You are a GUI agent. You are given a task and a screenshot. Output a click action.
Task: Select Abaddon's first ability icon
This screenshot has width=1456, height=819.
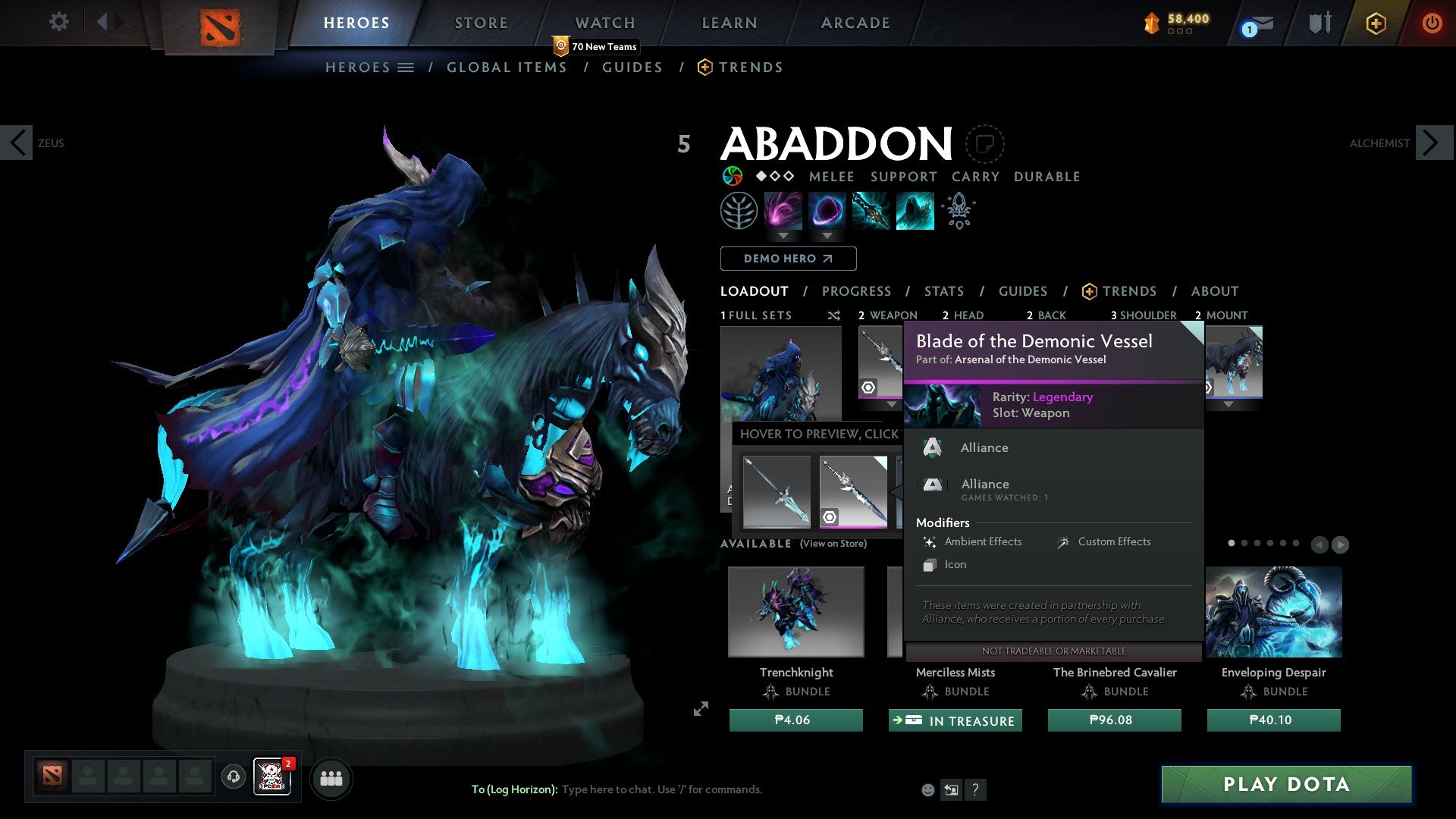pyautogui.click(x=783, y=212)
